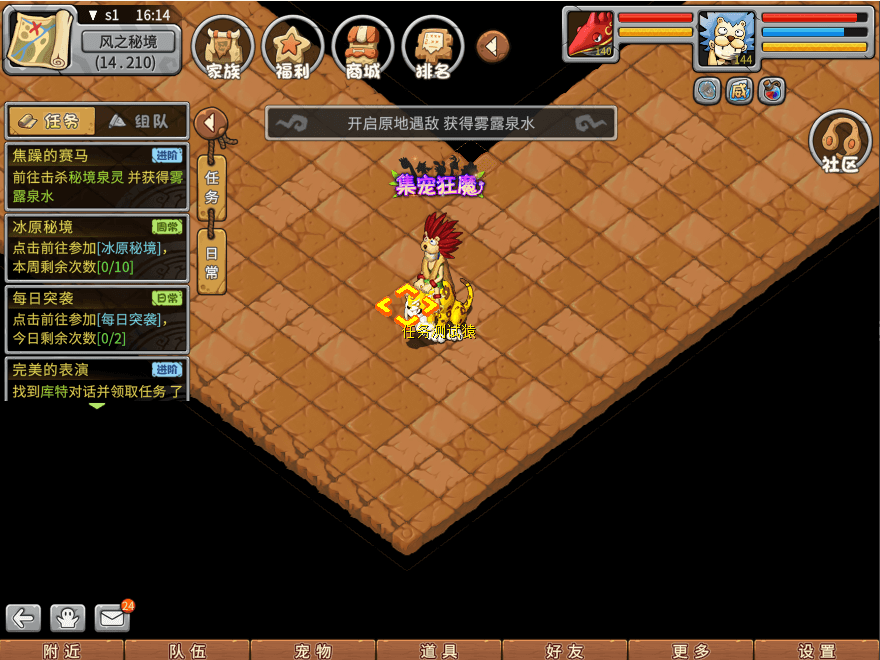
Task: Select the 任务 (Quest) tab
Action: [x=52, y=121]
